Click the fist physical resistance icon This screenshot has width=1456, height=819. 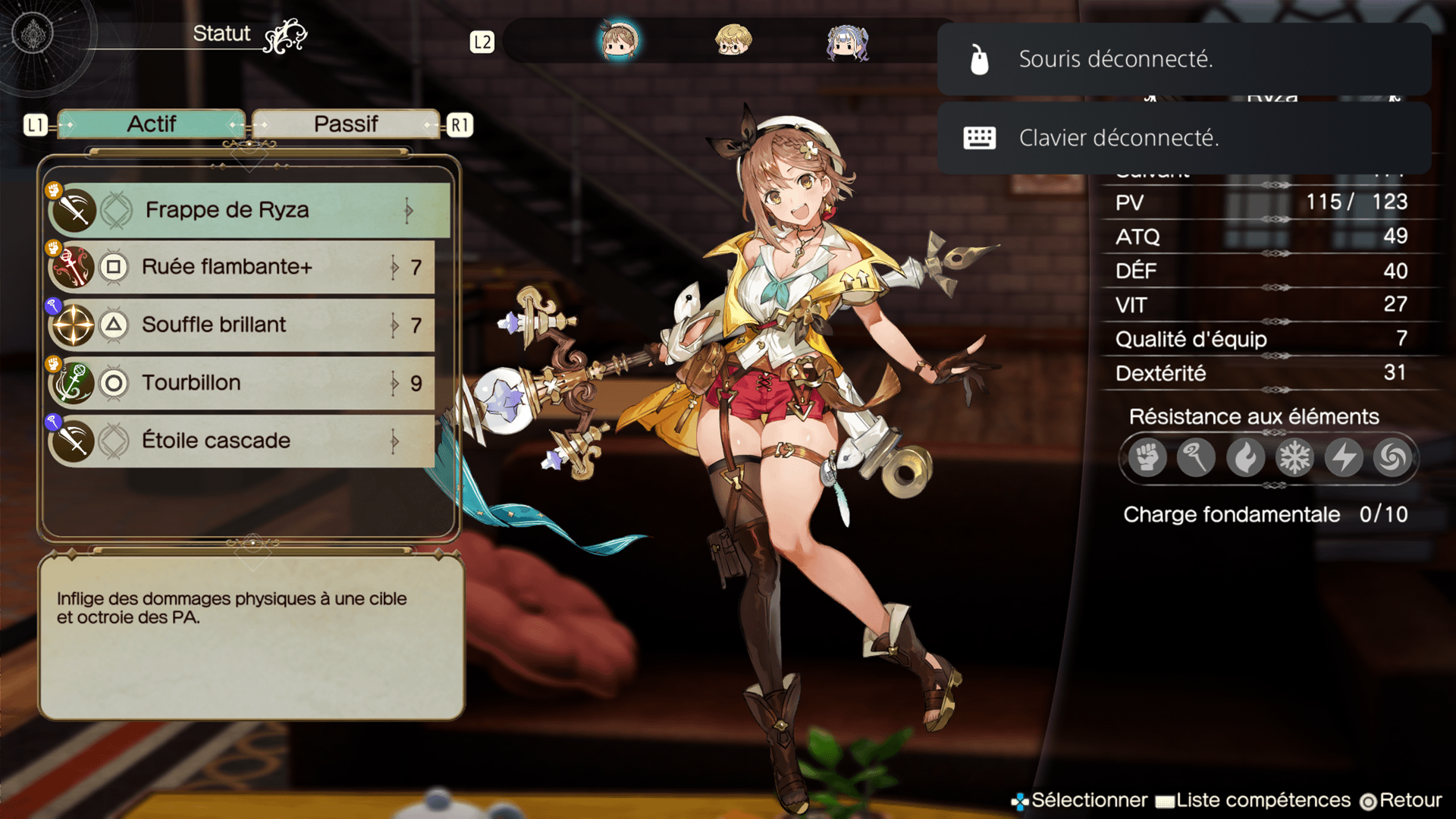point(1147,457)
